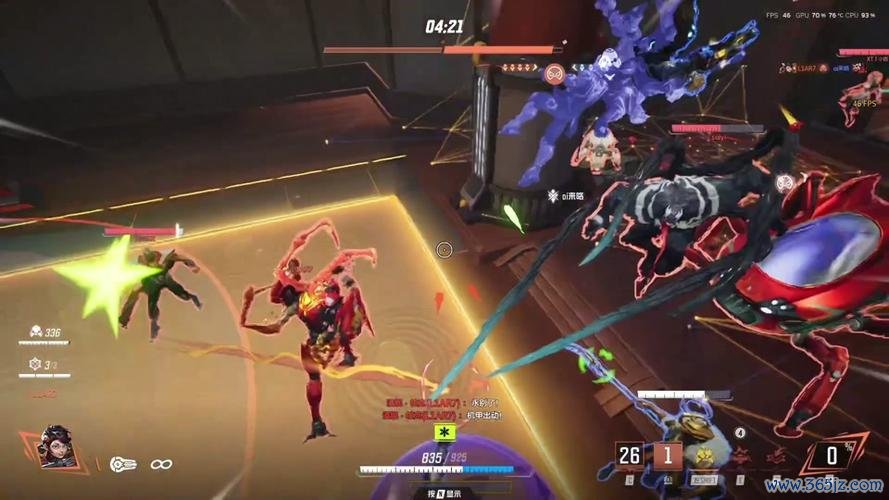Click the round objective icon below the timer
The image size is (889, 500).
pos(553,73)
